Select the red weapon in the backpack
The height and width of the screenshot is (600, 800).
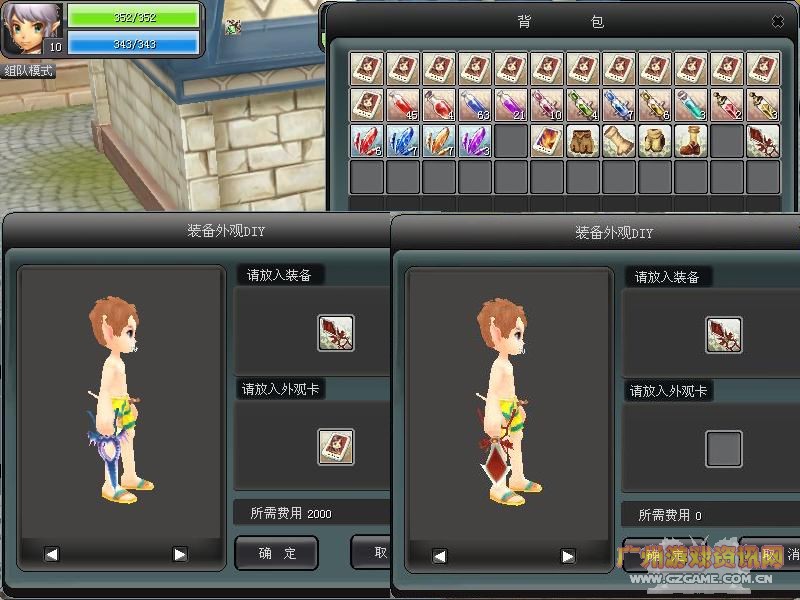coord(763,141)
